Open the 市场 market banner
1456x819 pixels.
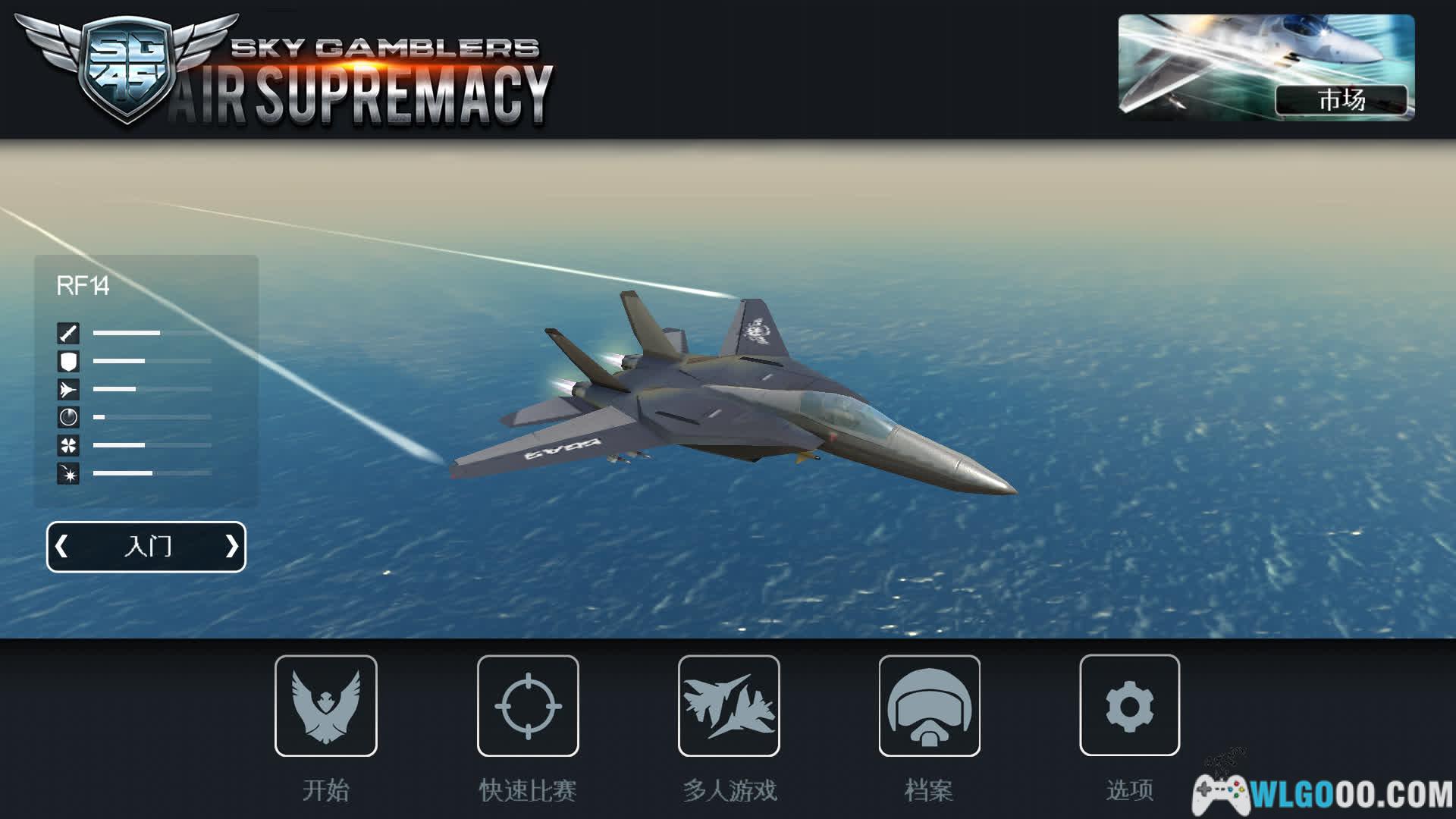[1266, 67]
